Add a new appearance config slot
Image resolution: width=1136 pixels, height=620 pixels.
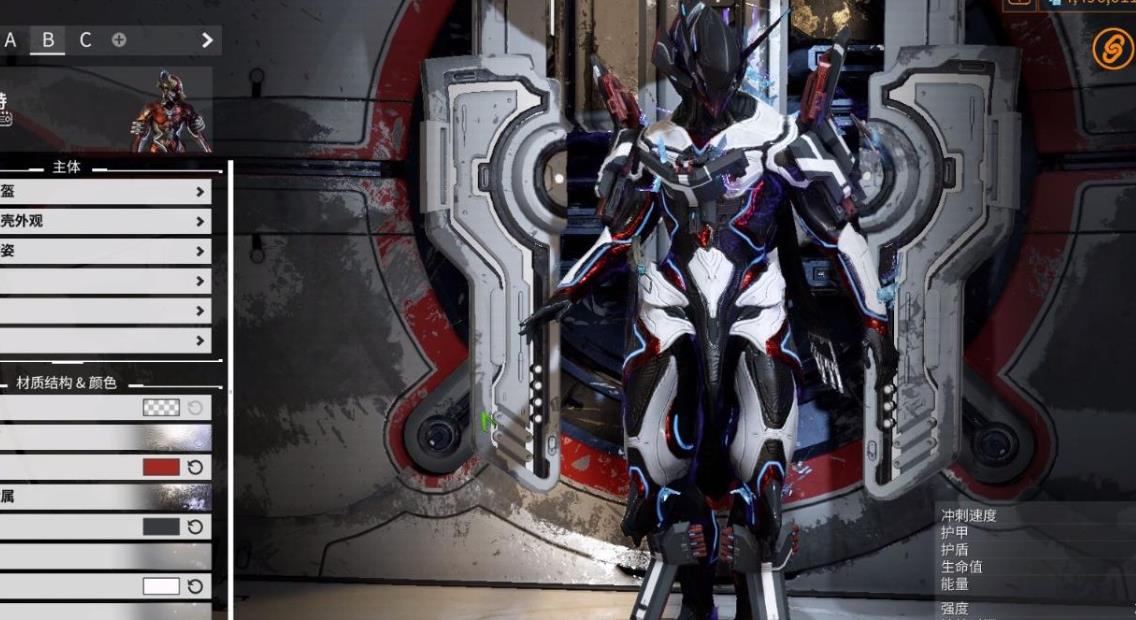(119, 40)
